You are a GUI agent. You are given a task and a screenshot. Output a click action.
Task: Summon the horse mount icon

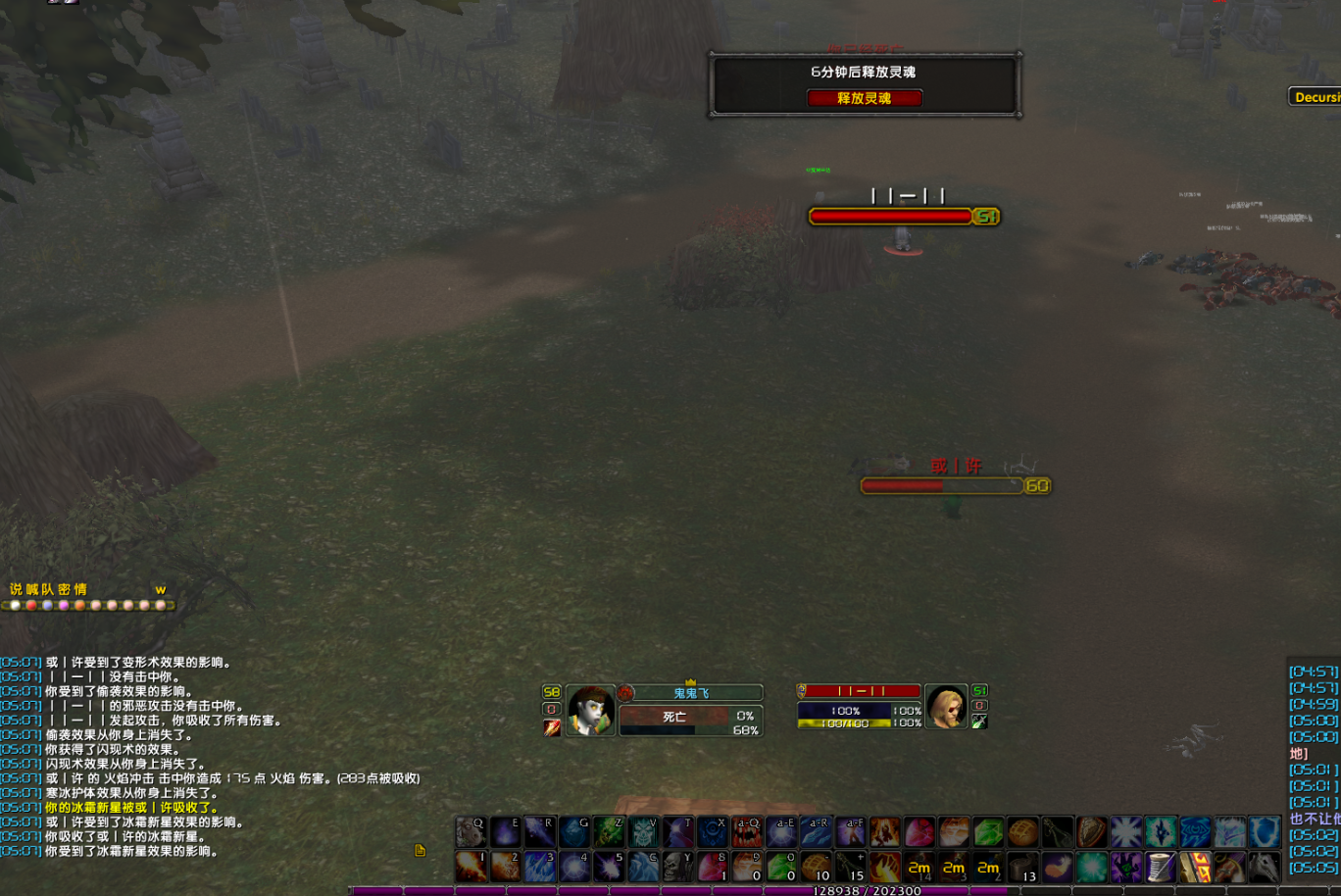point(1265,867)
